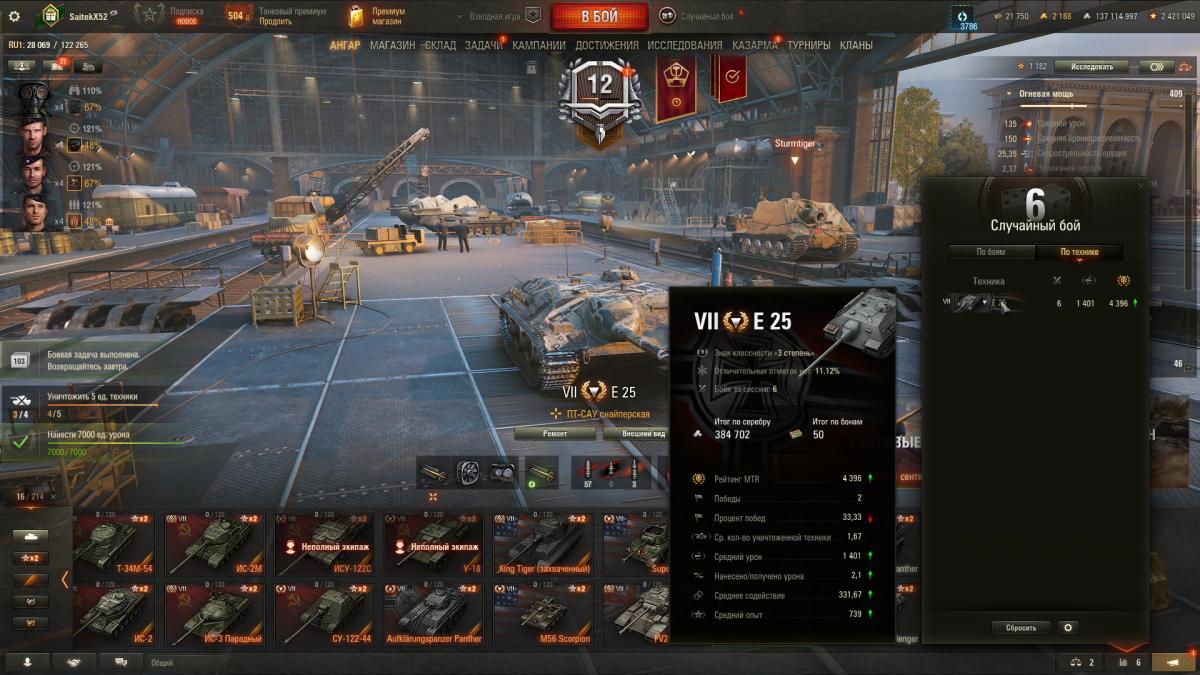The height and width of the screenshot is (675, 1200).
Task: Open the МАГАЗИН menu
Action: coord(392,45)
